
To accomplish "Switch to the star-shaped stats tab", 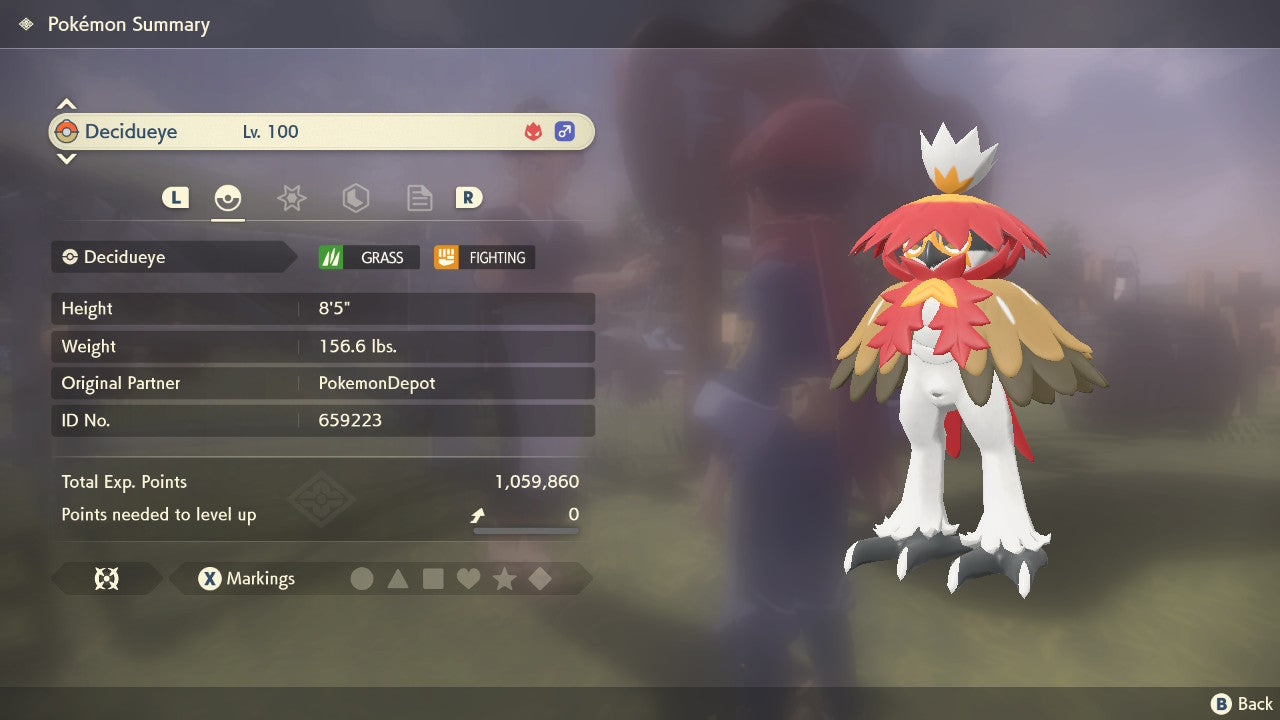I will point(291,198).
